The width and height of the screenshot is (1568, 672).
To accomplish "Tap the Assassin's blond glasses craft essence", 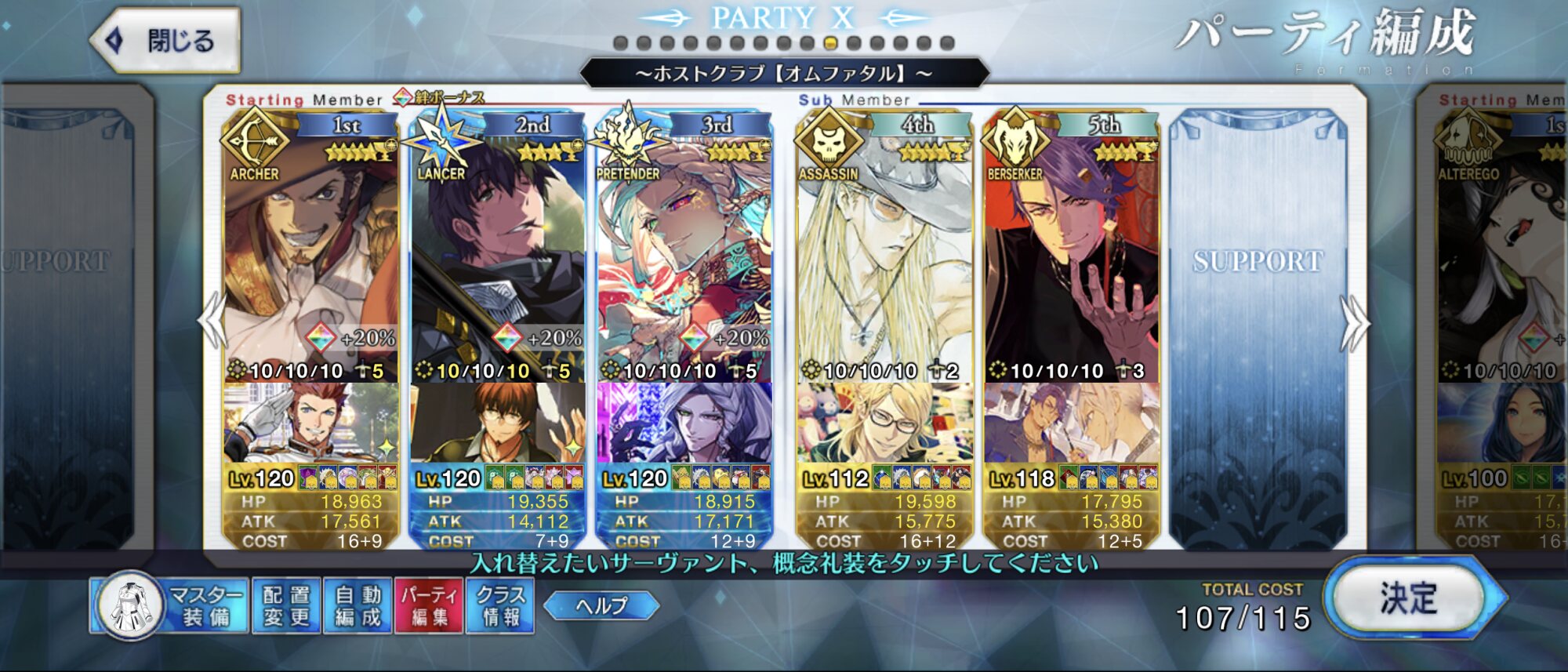I will click(884, 423).
